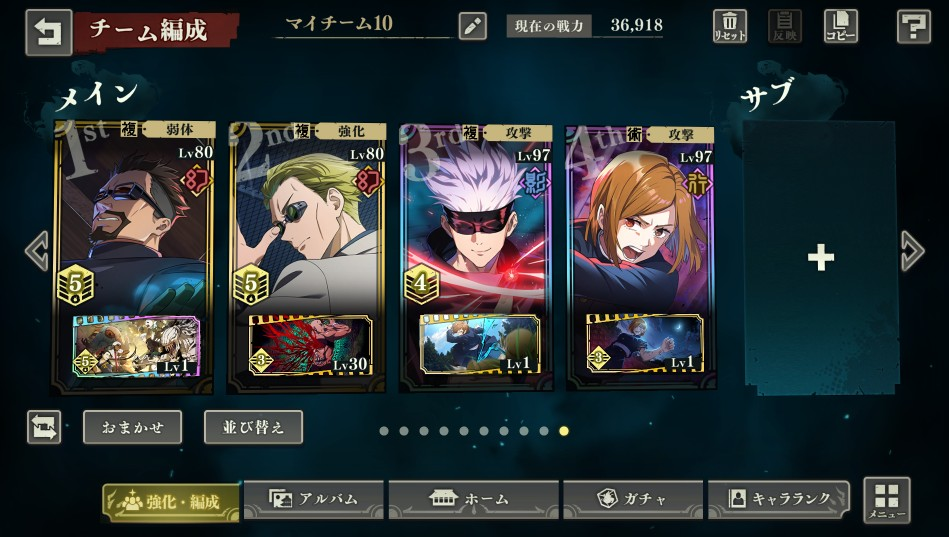Show the next team with the right arrow

click(x=912, y=251)
